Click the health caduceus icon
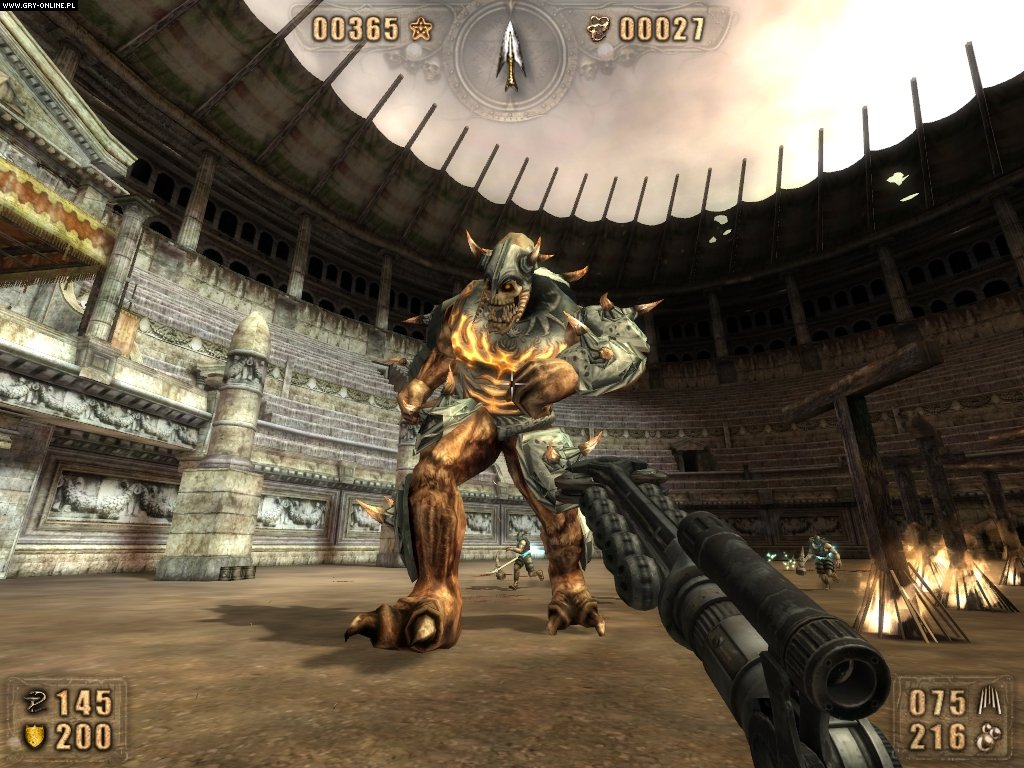 [x=34, y=703]
